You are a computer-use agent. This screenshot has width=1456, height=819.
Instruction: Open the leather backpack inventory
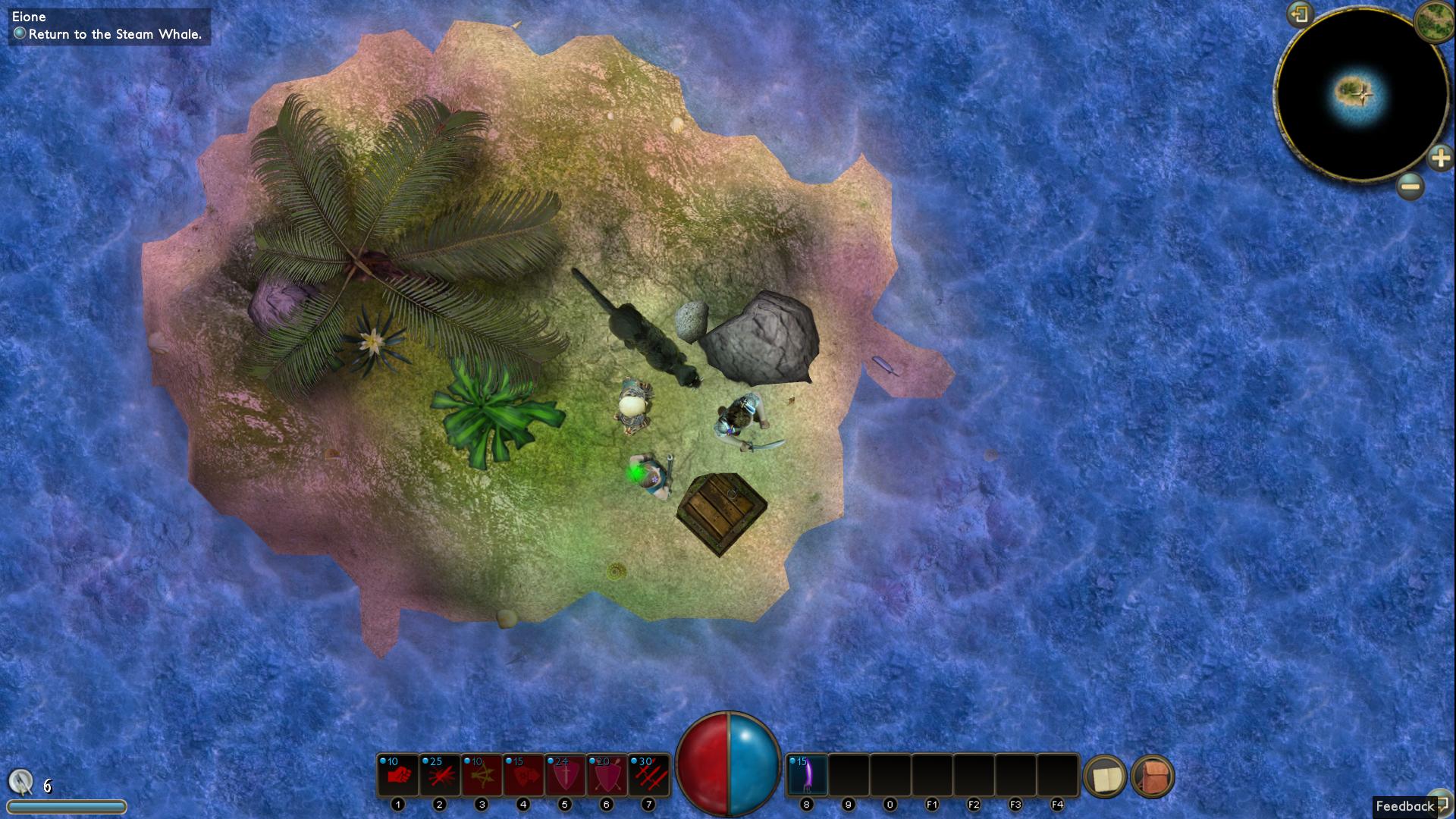(x=1153, y=777)
